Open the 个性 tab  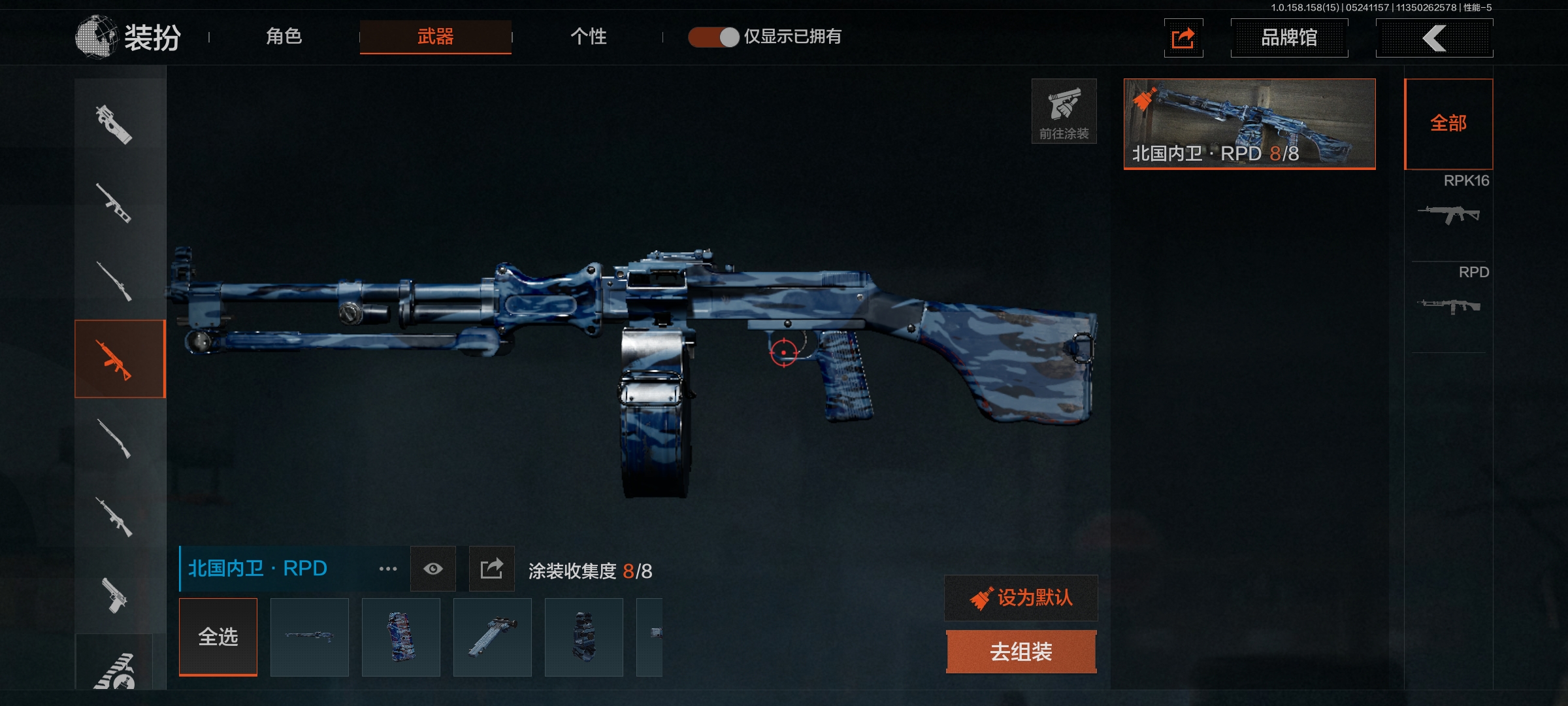pyautogui.click(x=588, y=37)
